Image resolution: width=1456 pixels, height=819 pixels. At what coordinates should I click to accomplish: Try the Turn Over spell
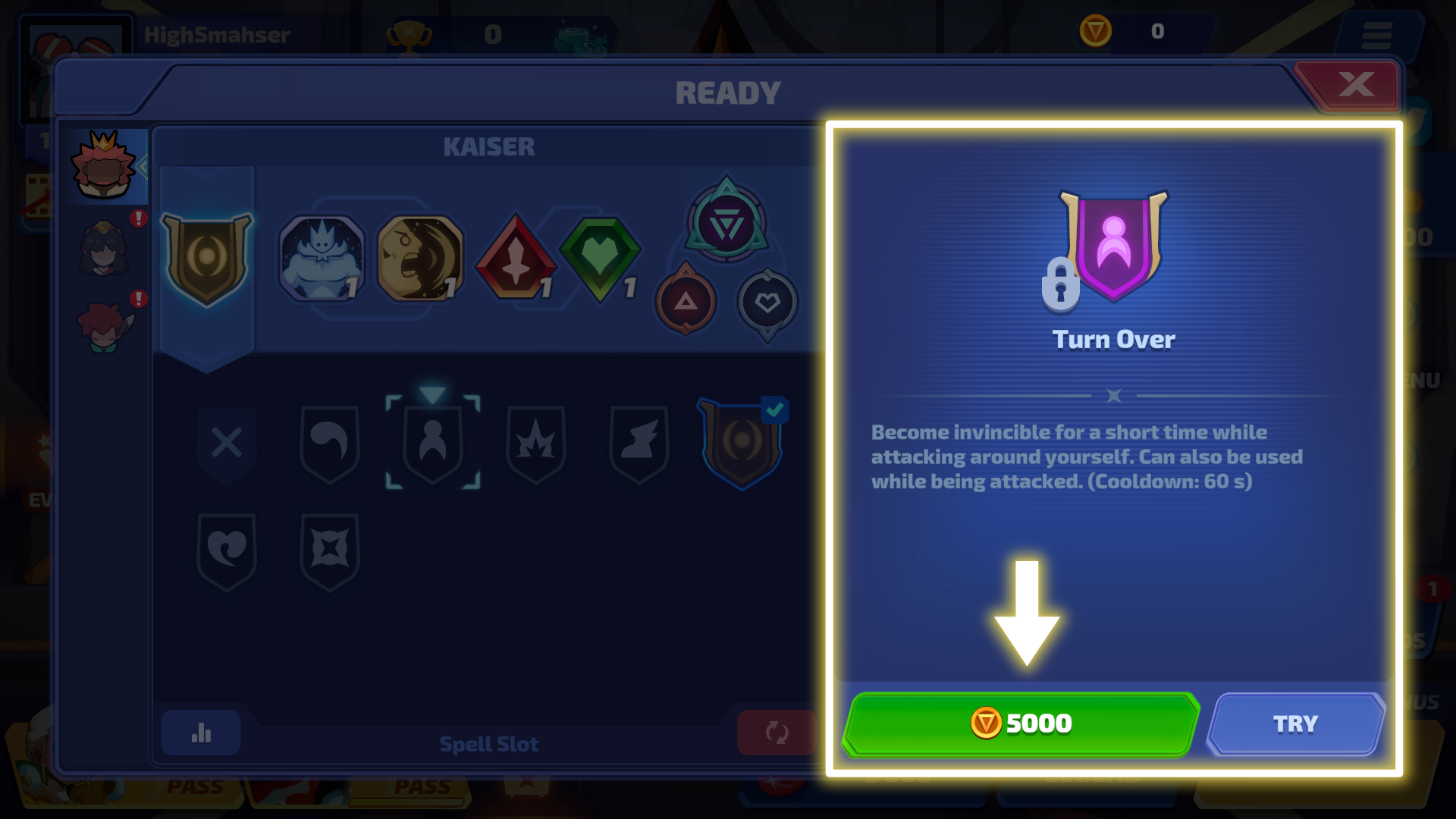click(1295, 724)
